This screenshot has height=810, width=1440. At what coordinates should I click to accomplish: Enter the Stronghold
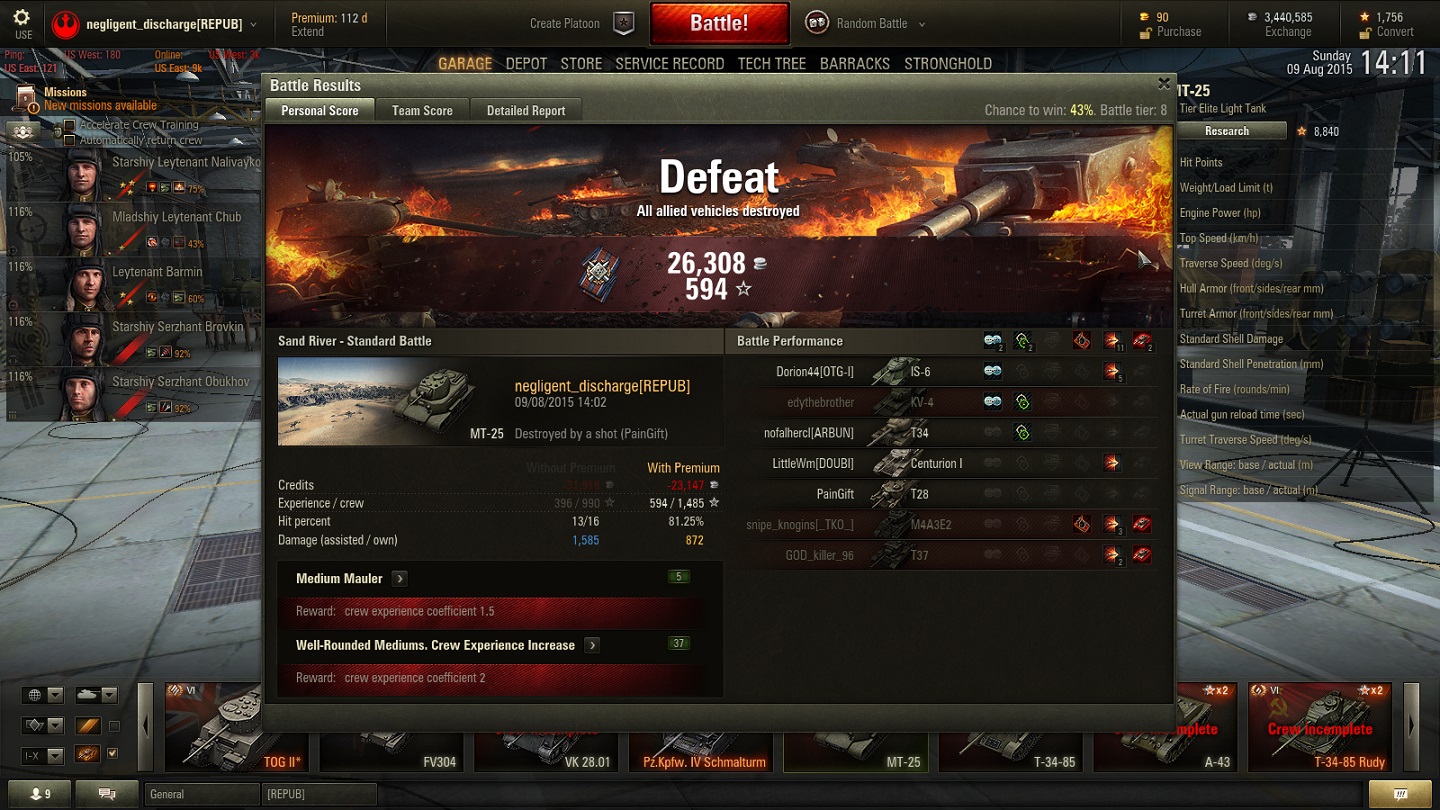pos(948,63)
